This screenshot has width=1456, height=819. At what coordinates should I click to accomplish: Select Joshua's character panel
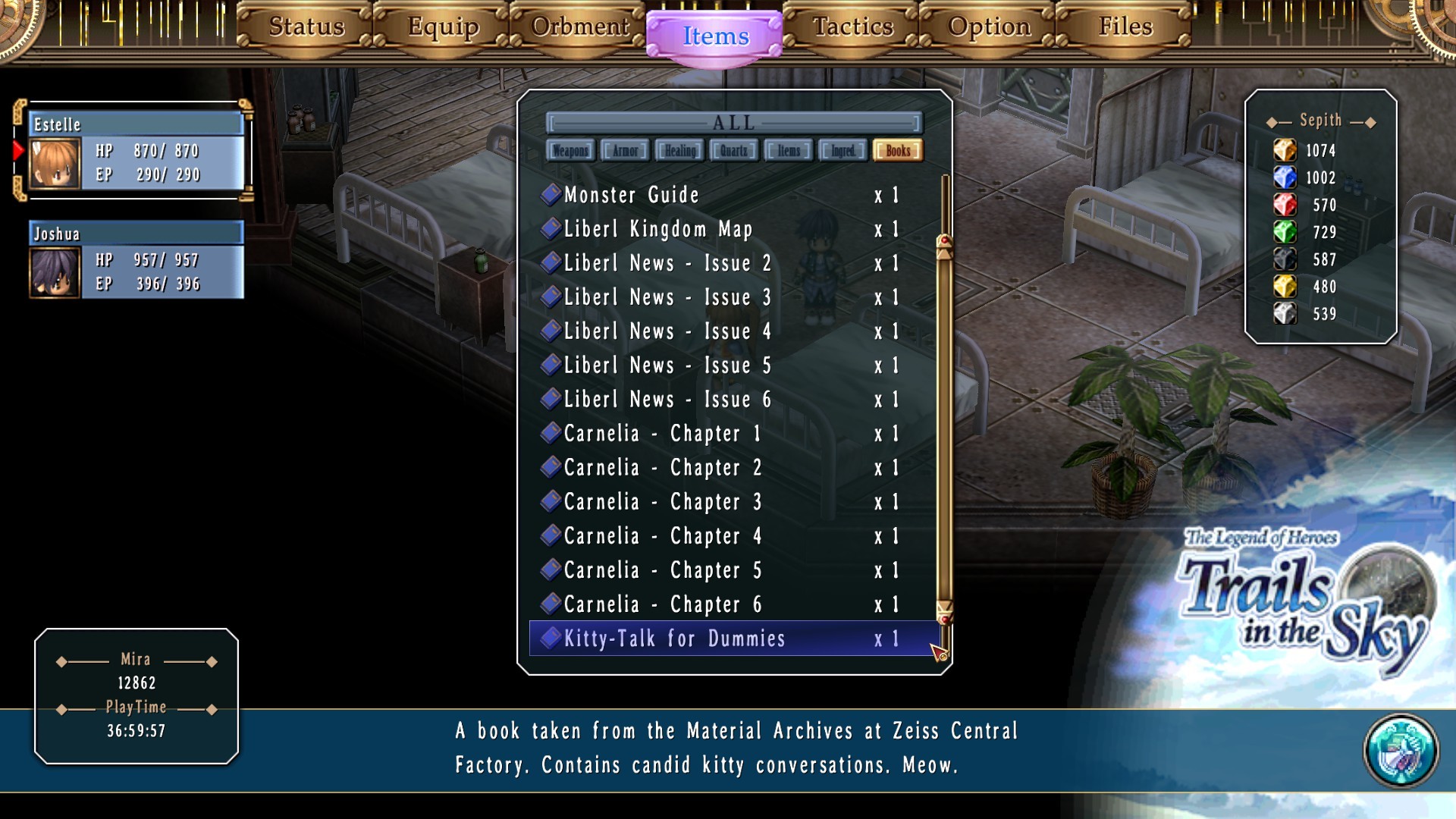coord(136,260)
